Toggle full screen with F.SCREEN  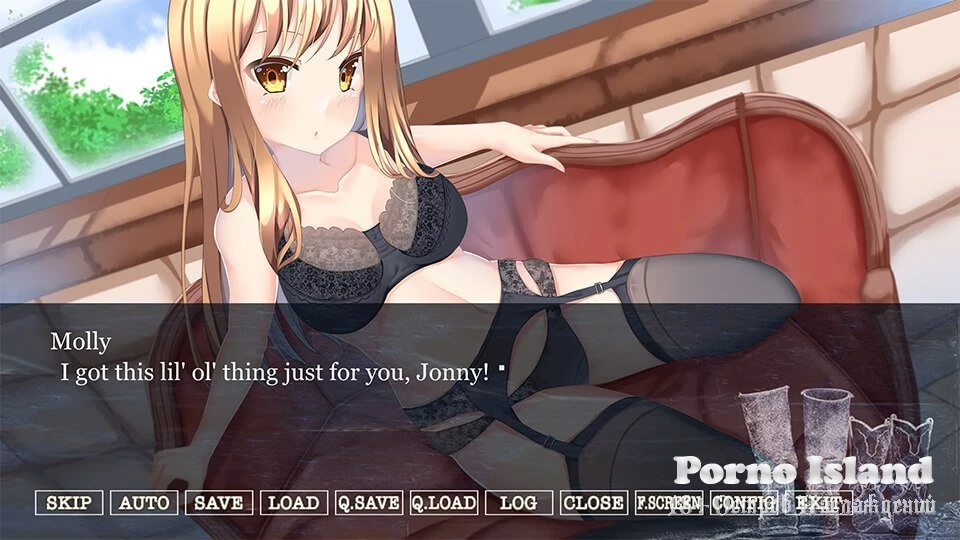668,503
